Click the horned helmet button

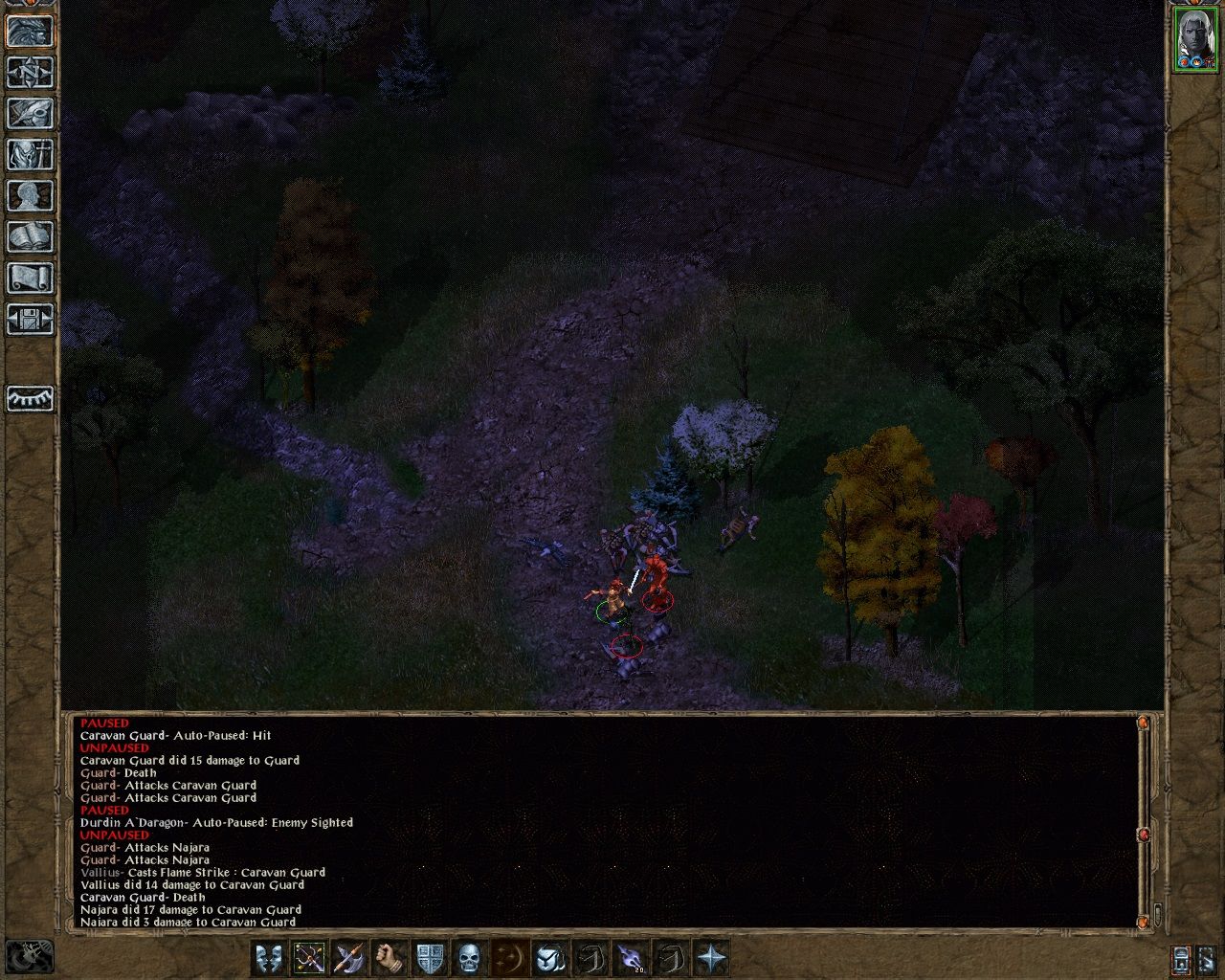pos(549,957)
